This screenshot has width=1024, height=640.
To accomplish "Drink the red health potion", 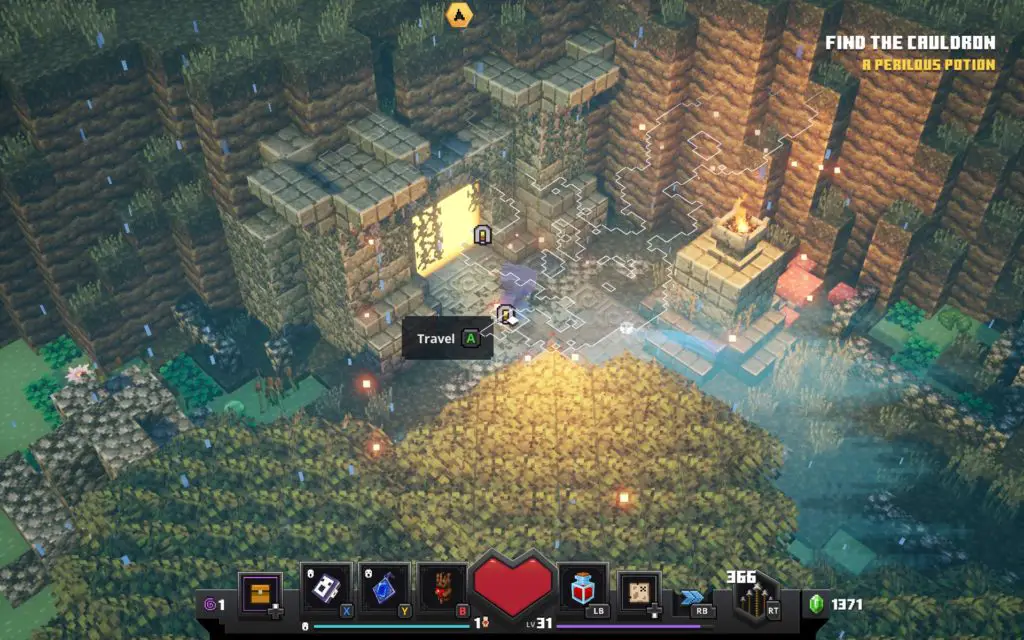I will (583, 591).
